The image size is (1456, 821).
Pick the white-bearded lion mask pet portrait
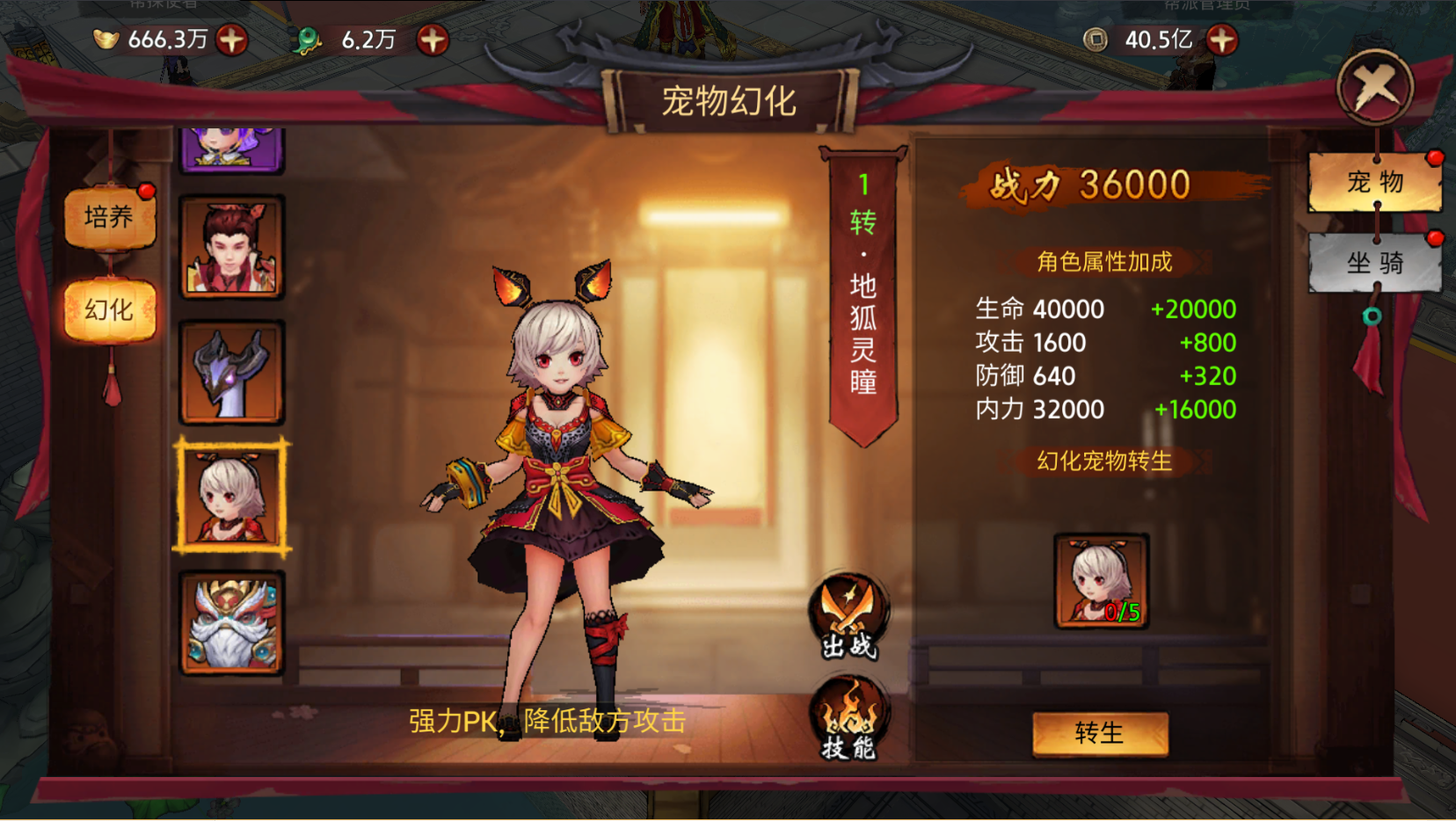coord(232,622)
